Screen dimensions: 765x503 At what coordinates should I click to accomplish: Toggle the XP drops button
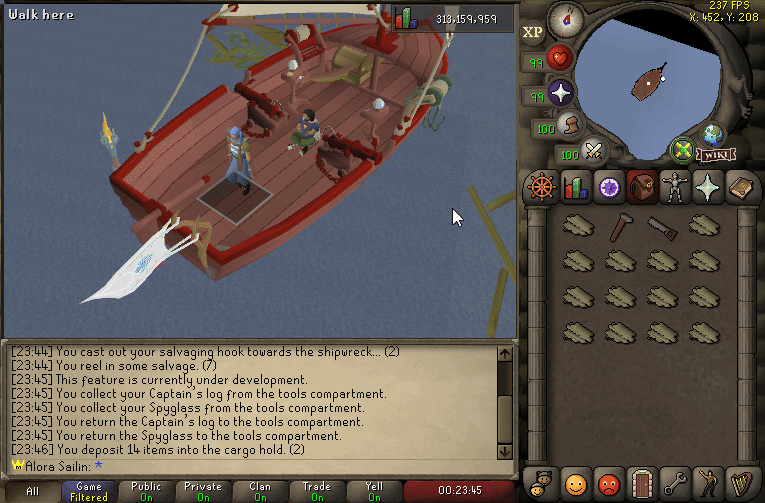(533, 32)
